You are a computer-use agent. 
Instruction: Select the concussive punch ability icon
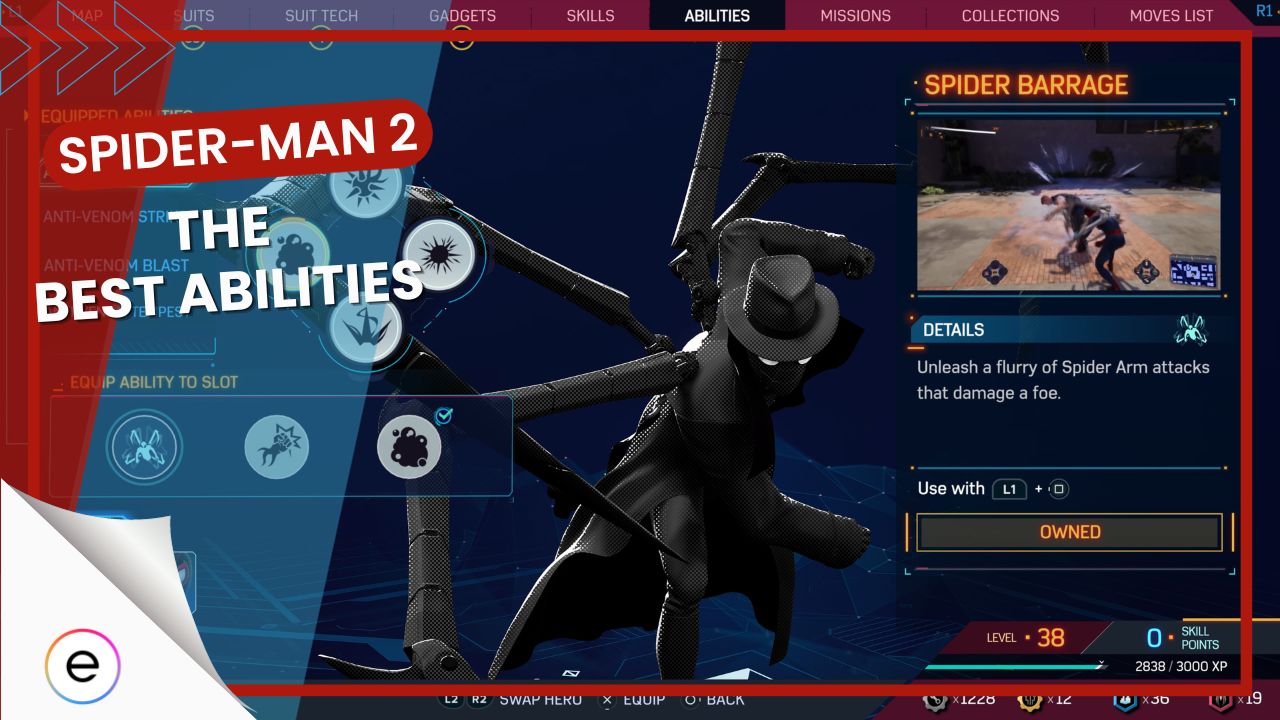[x=278, y=447]
